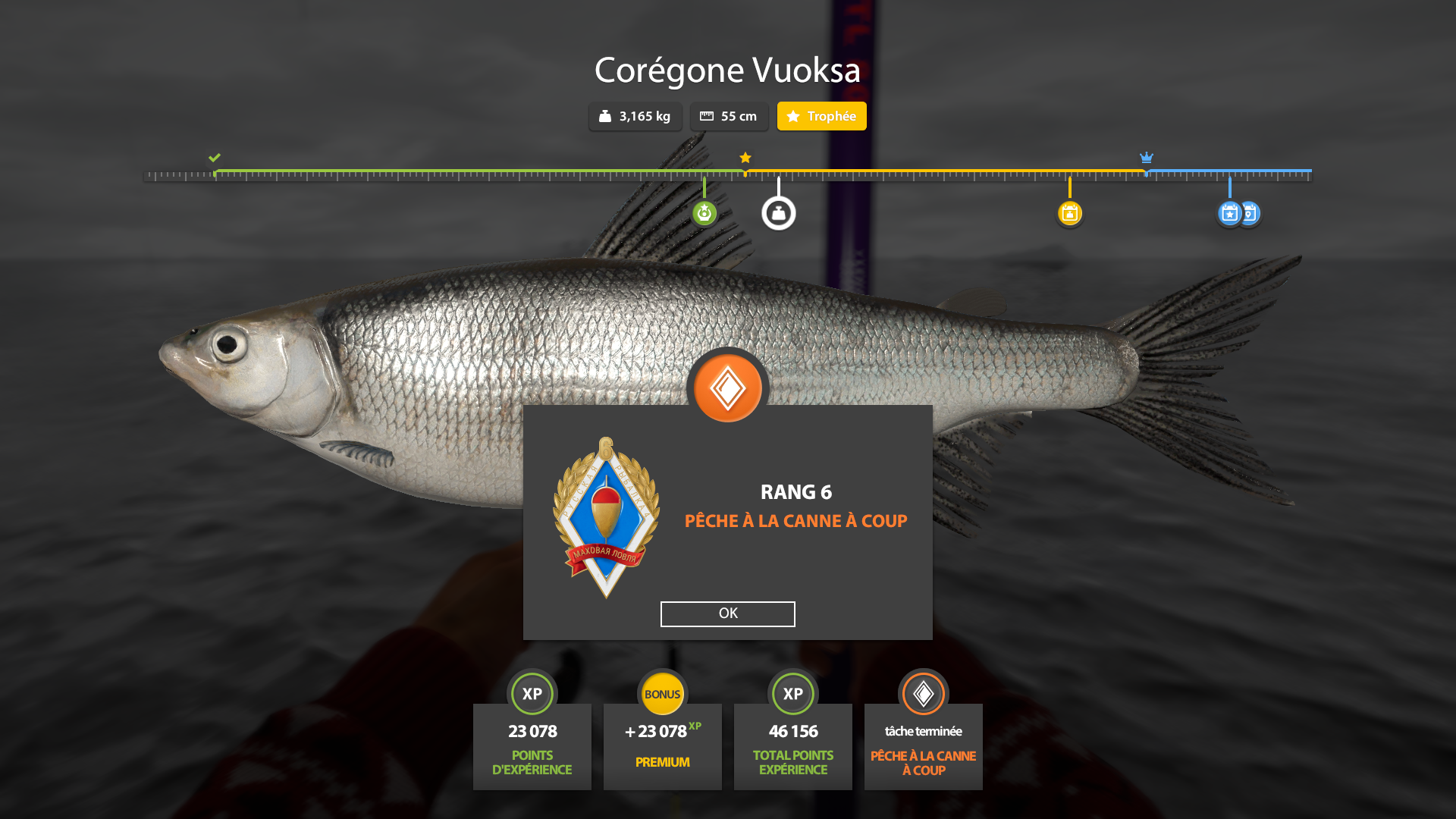Click the orange diamond icon above tâche terminée

[923, 693]
